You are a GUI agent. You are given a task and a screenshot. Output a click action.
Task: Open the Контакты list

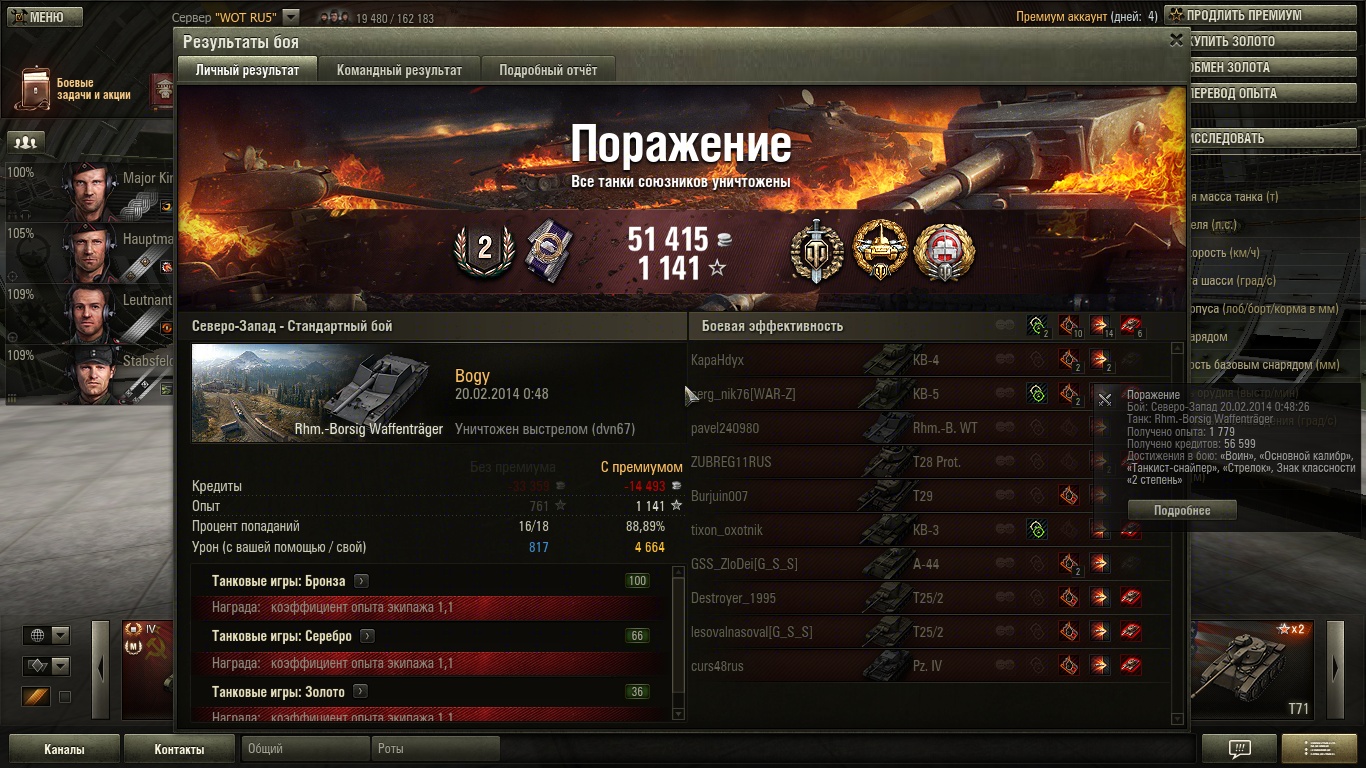point(179,749)
